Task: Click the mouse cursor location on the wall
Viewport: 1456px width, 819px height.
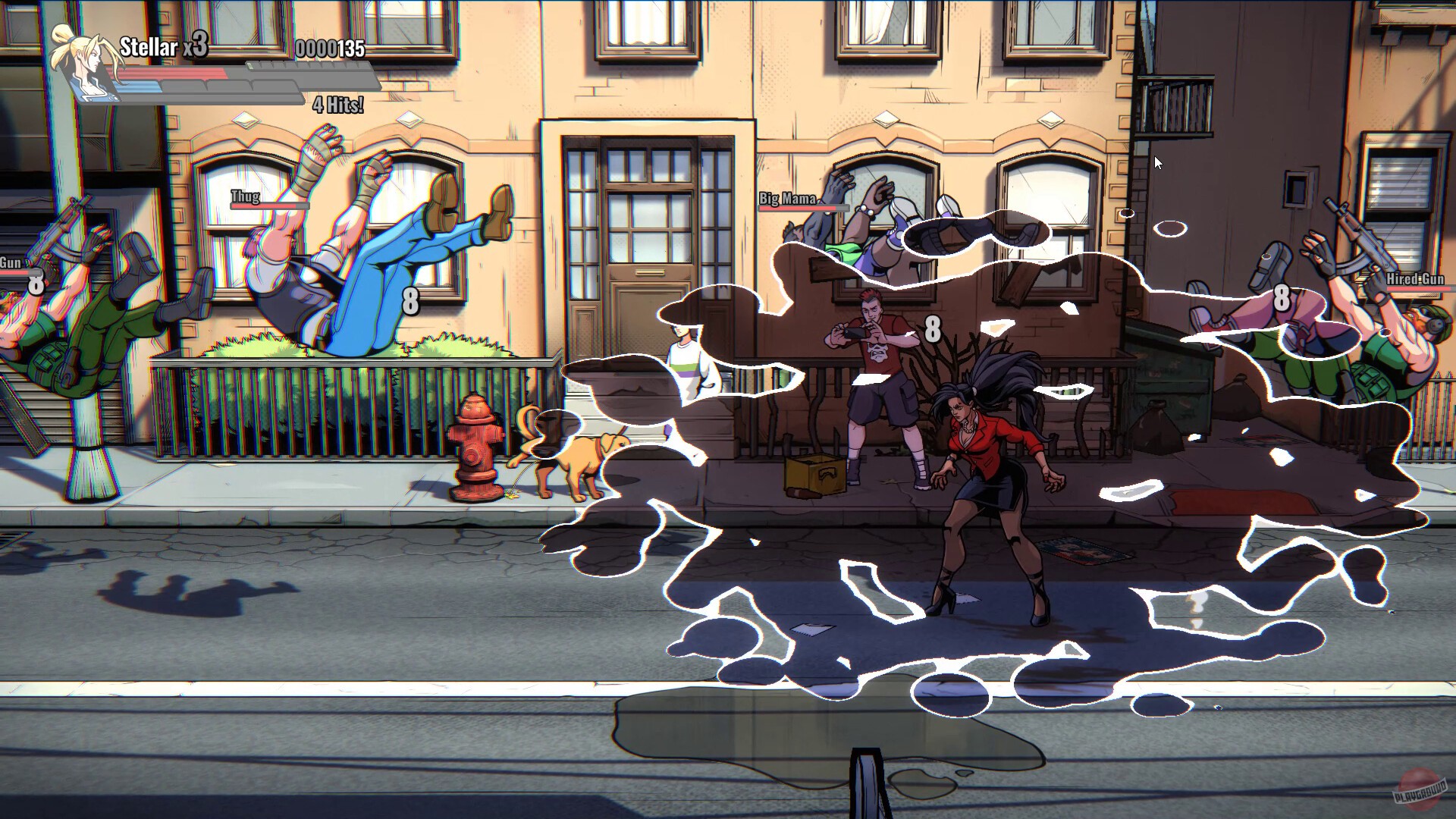Action: pyautogui.click(x=1158, y=162)
